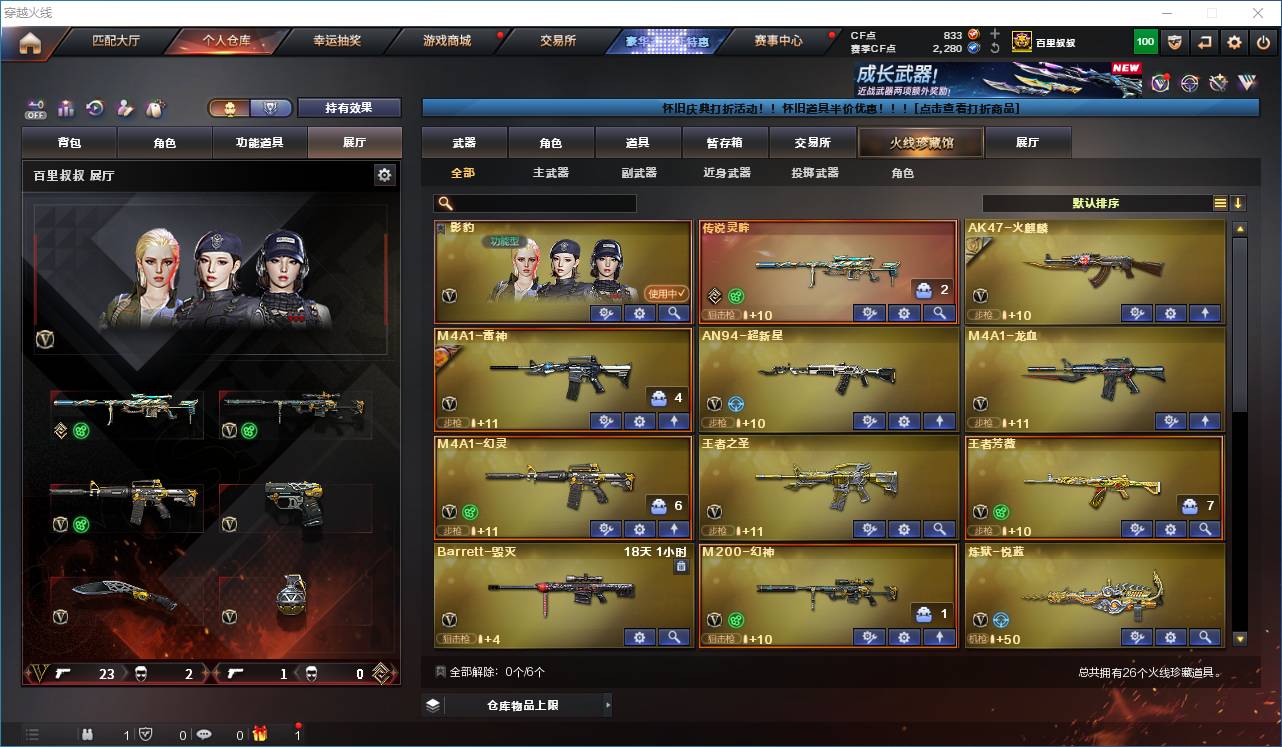Select the trophy side of the display toggle
This screenshot has width=1282, height=747.
(x=268, y=107)
